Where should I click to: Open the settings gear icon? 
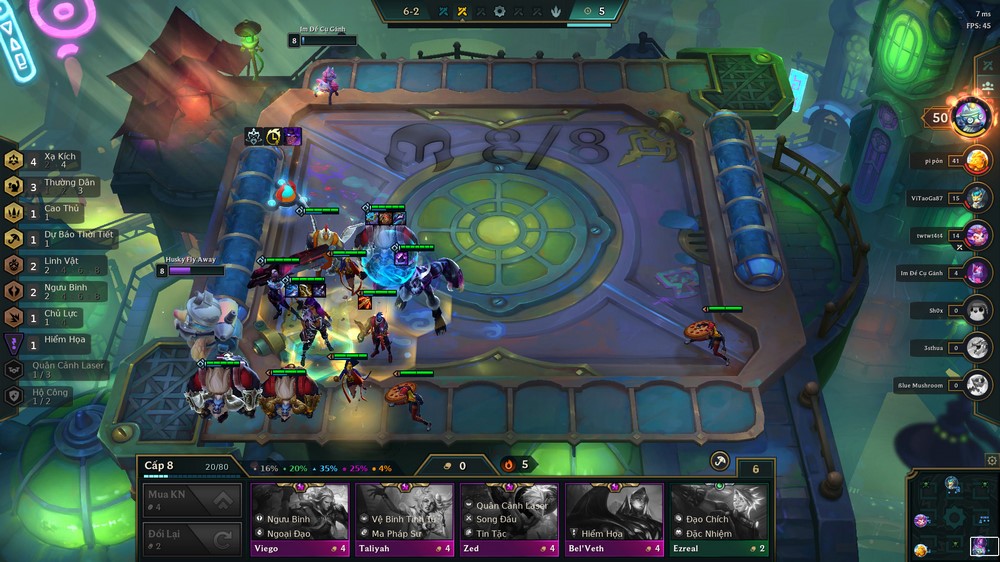point(991,461)
